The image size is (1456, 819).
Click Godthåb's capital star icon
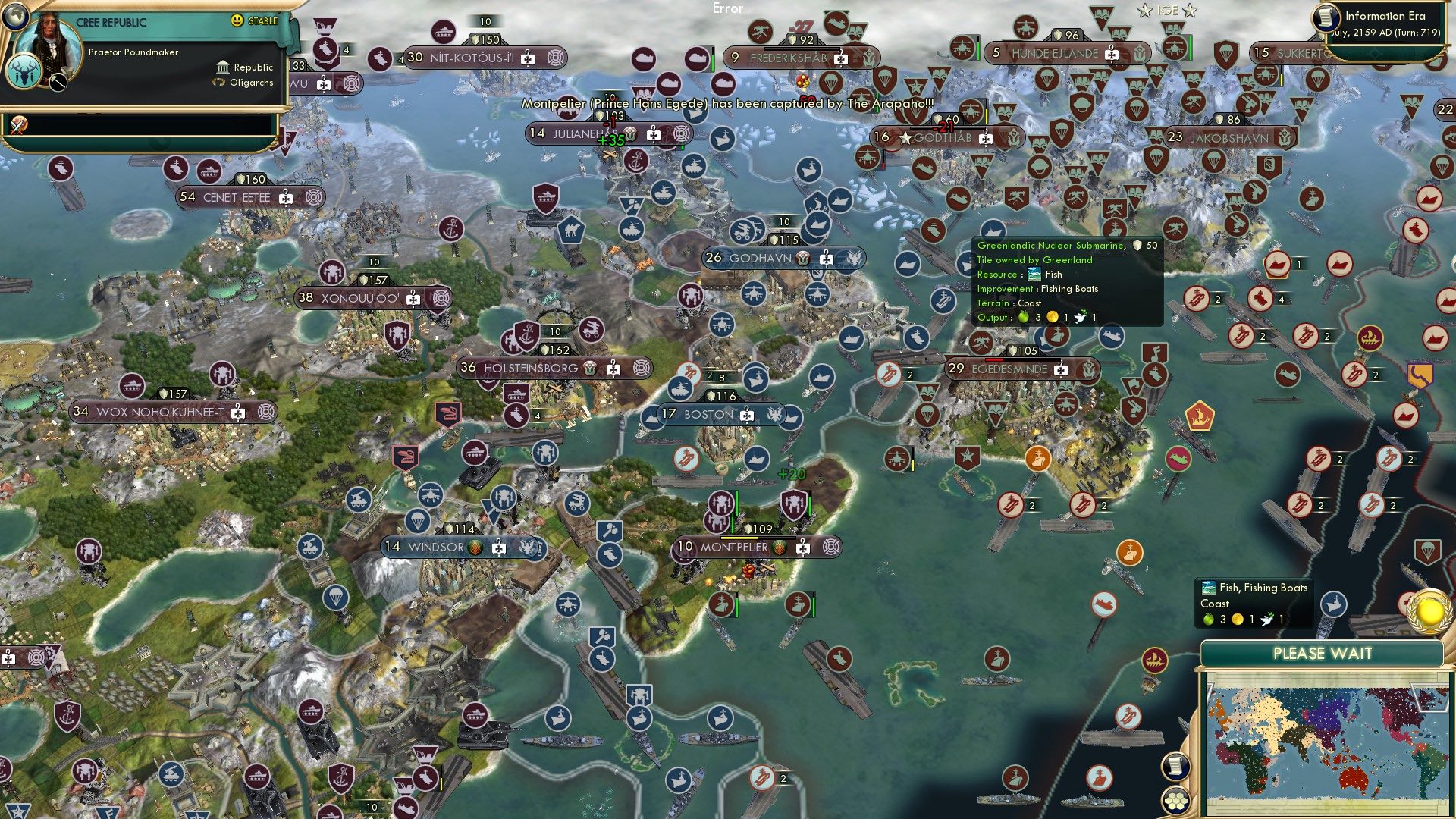click(x=905, y=139)
